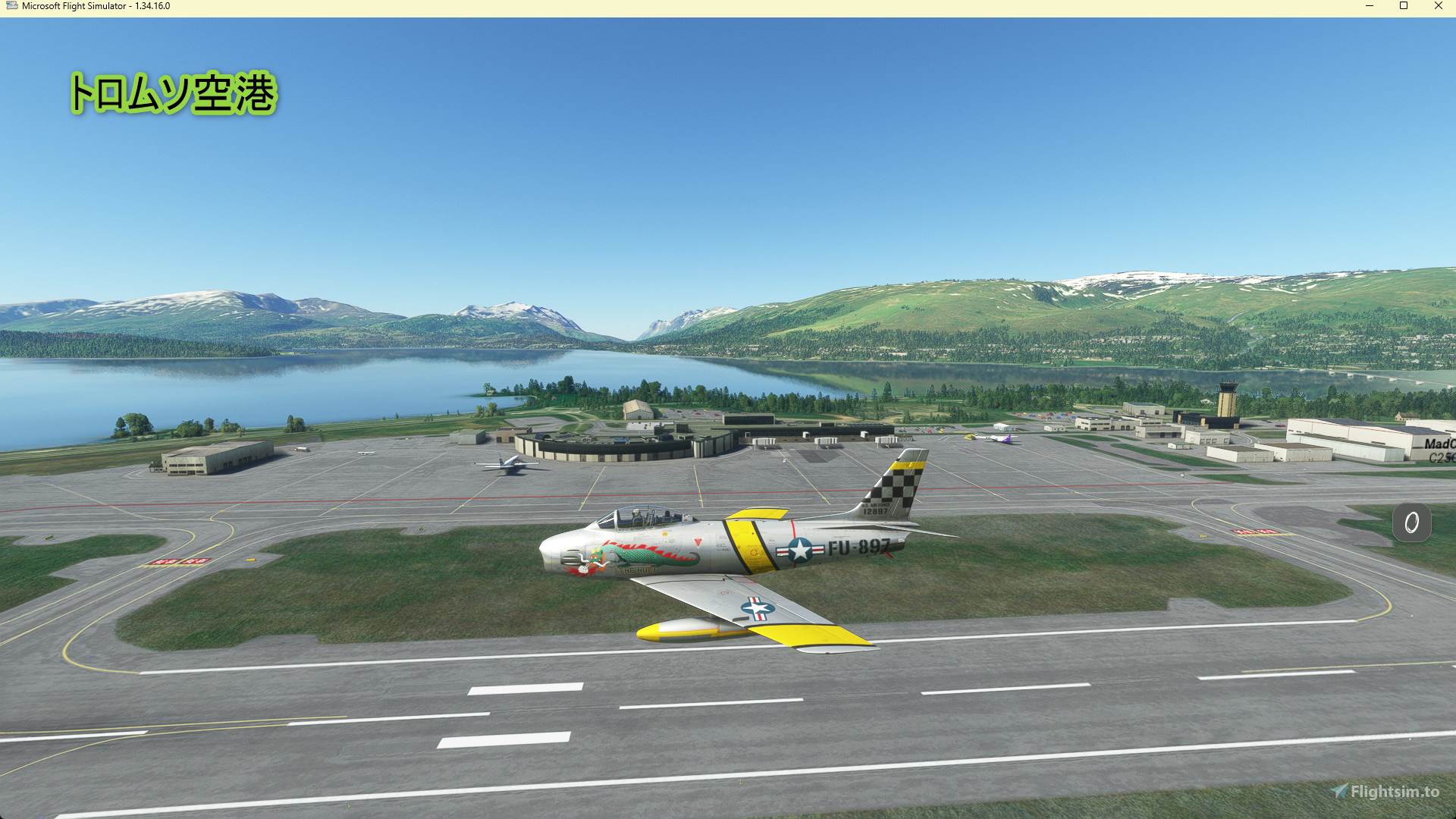Toggle the window to maximized state
This screenshot has height=819, width=1456.
pyautogui.click(x=1404, y=6)
